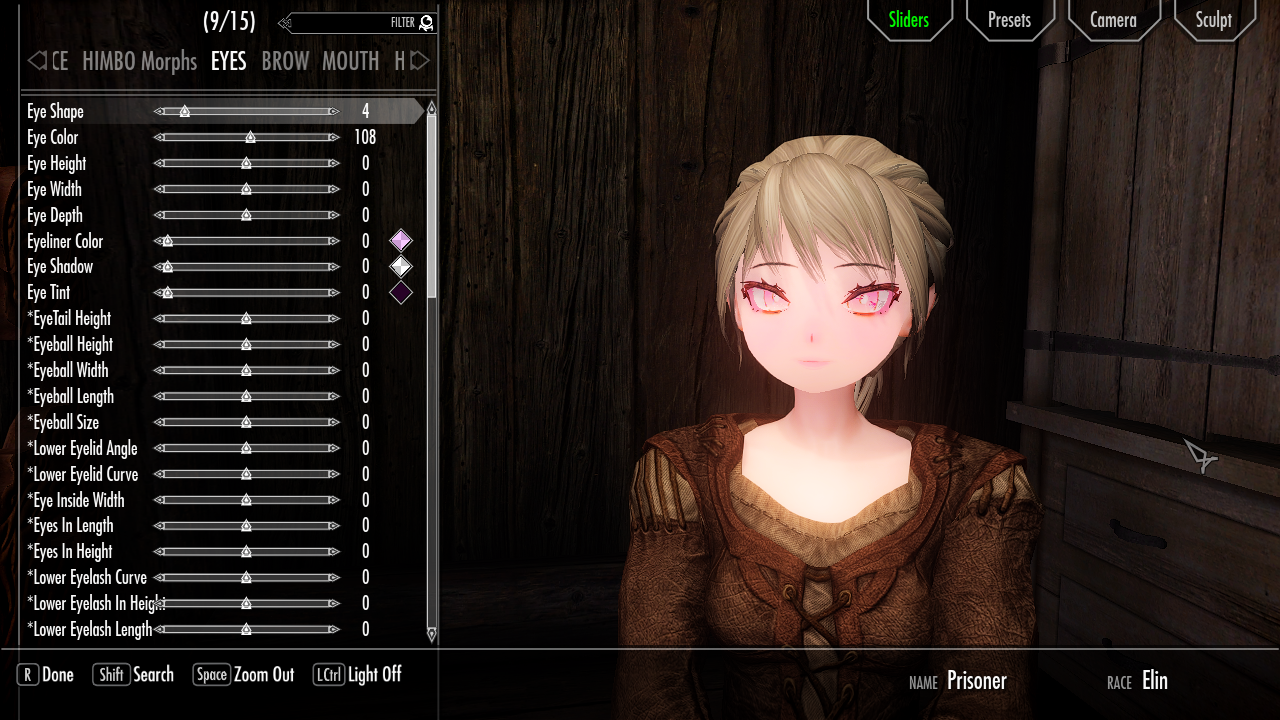Open the Eye Shadow color swatch

click(x=401, y=266)
